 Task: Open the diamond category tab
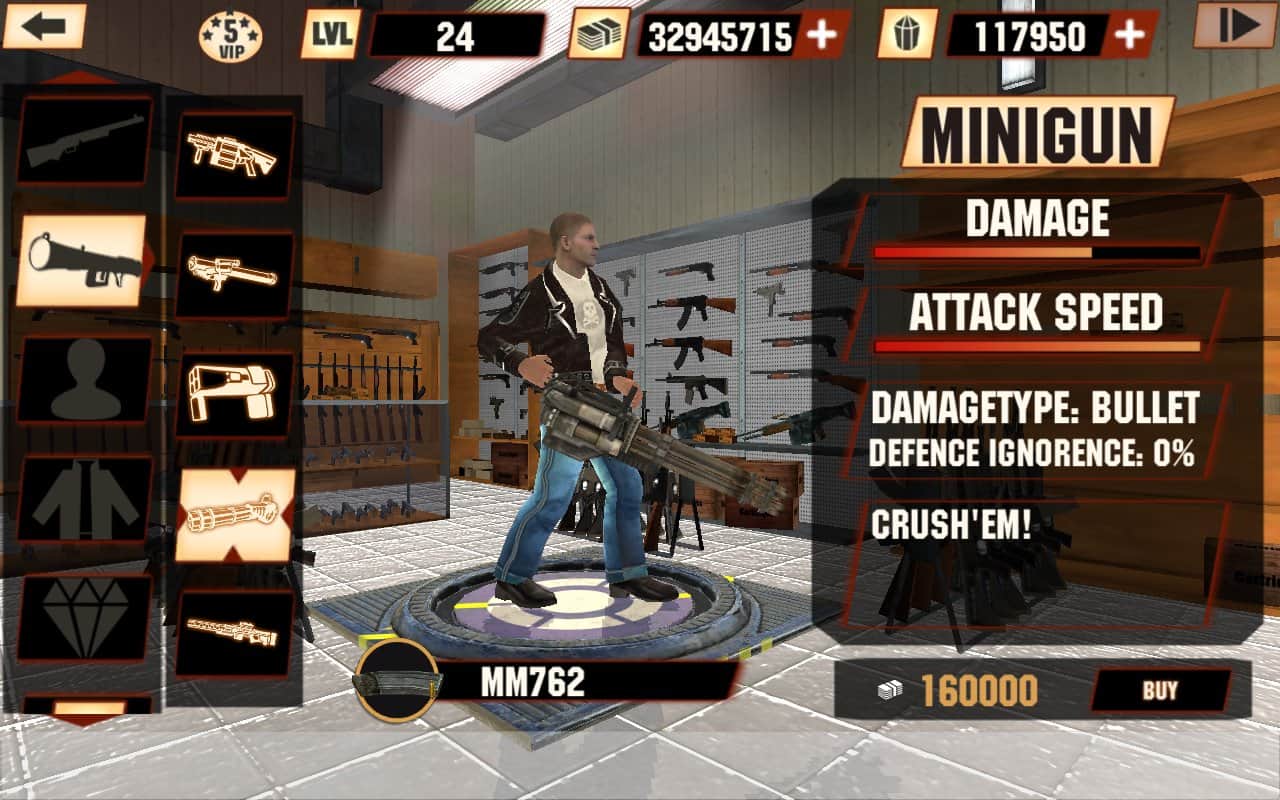85,617
